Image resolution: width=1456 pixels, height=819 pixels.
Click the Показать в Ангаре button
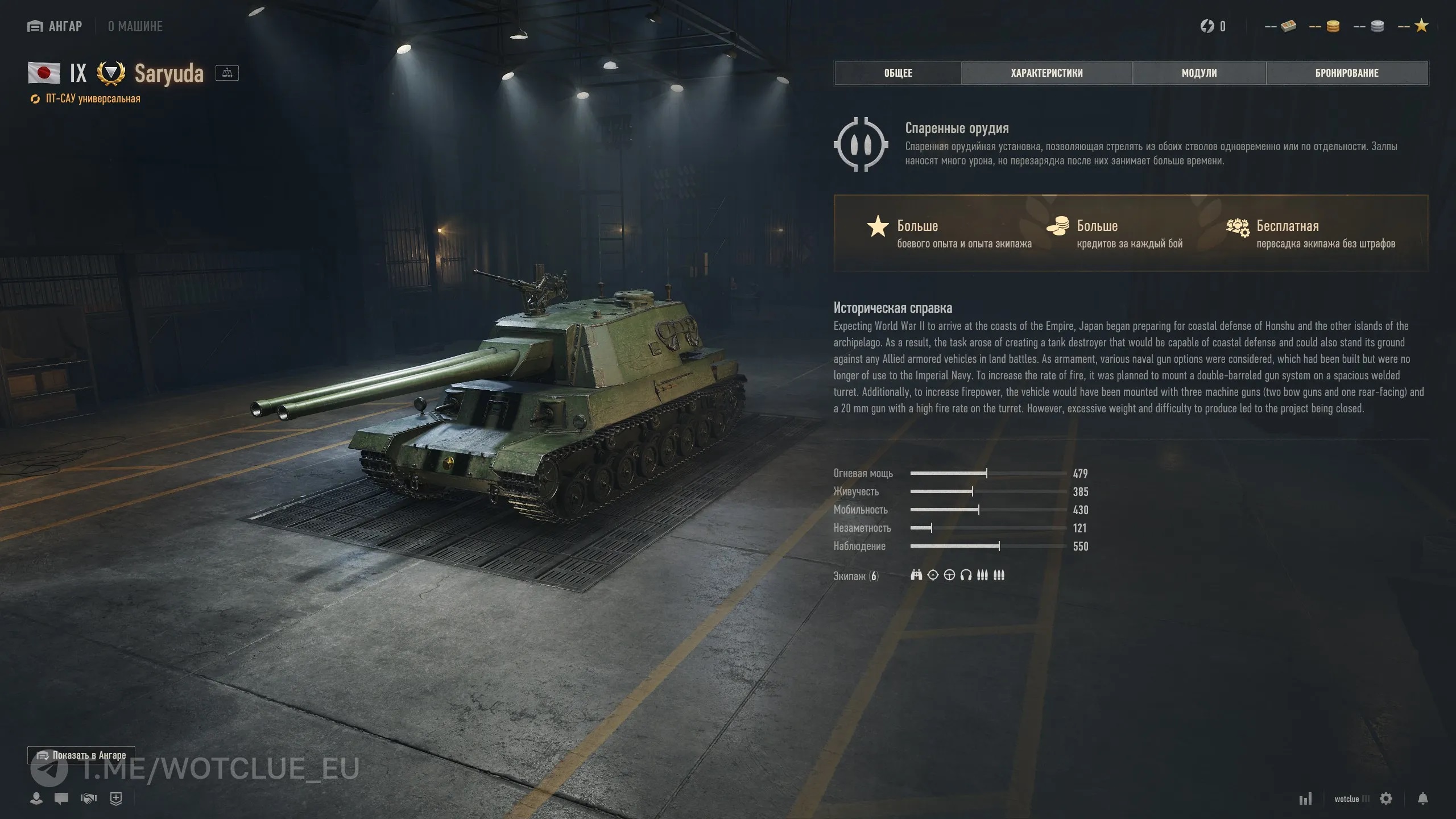[x=81, y=755]
